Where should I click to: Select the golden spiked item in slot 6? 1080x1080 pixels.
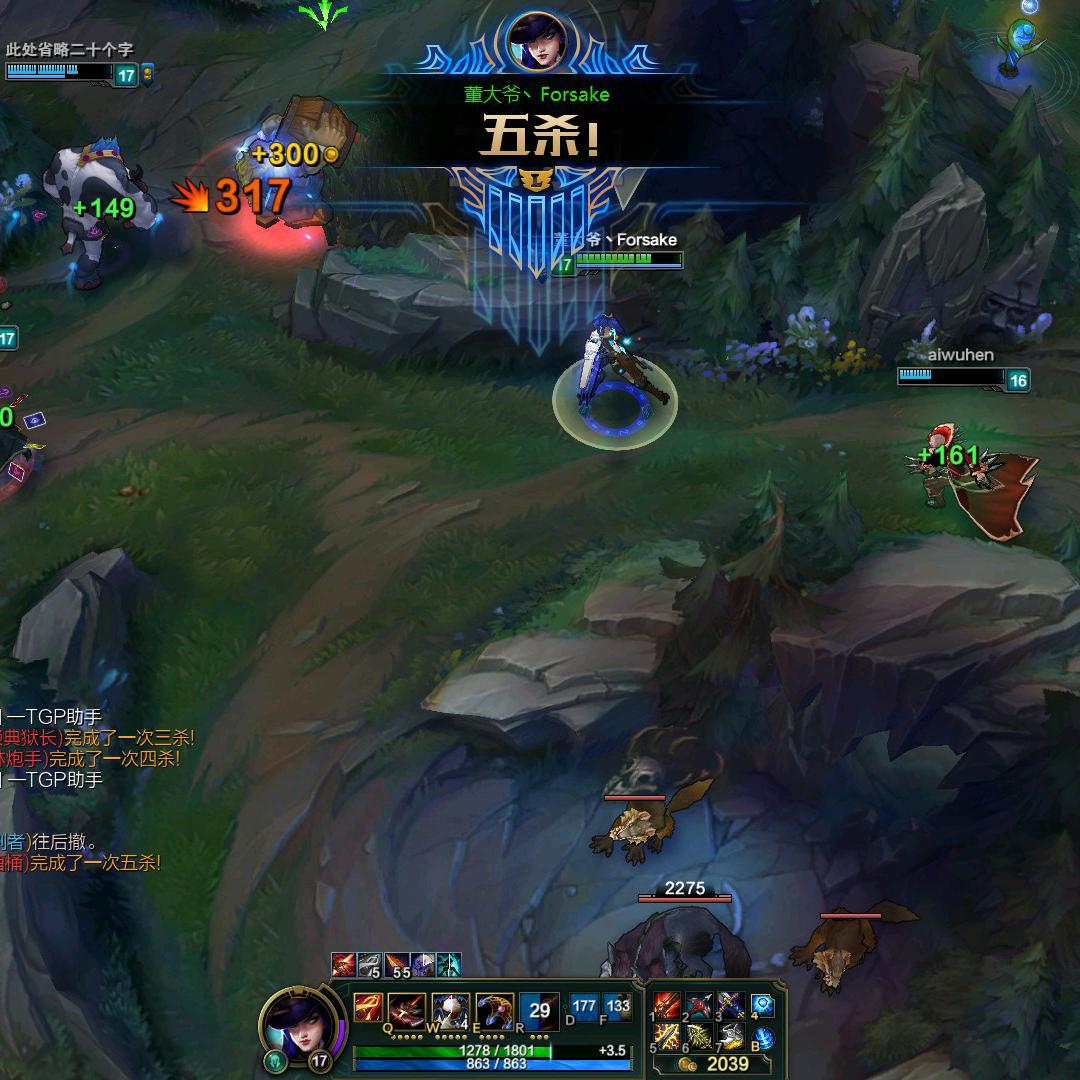click(699, 1037)
